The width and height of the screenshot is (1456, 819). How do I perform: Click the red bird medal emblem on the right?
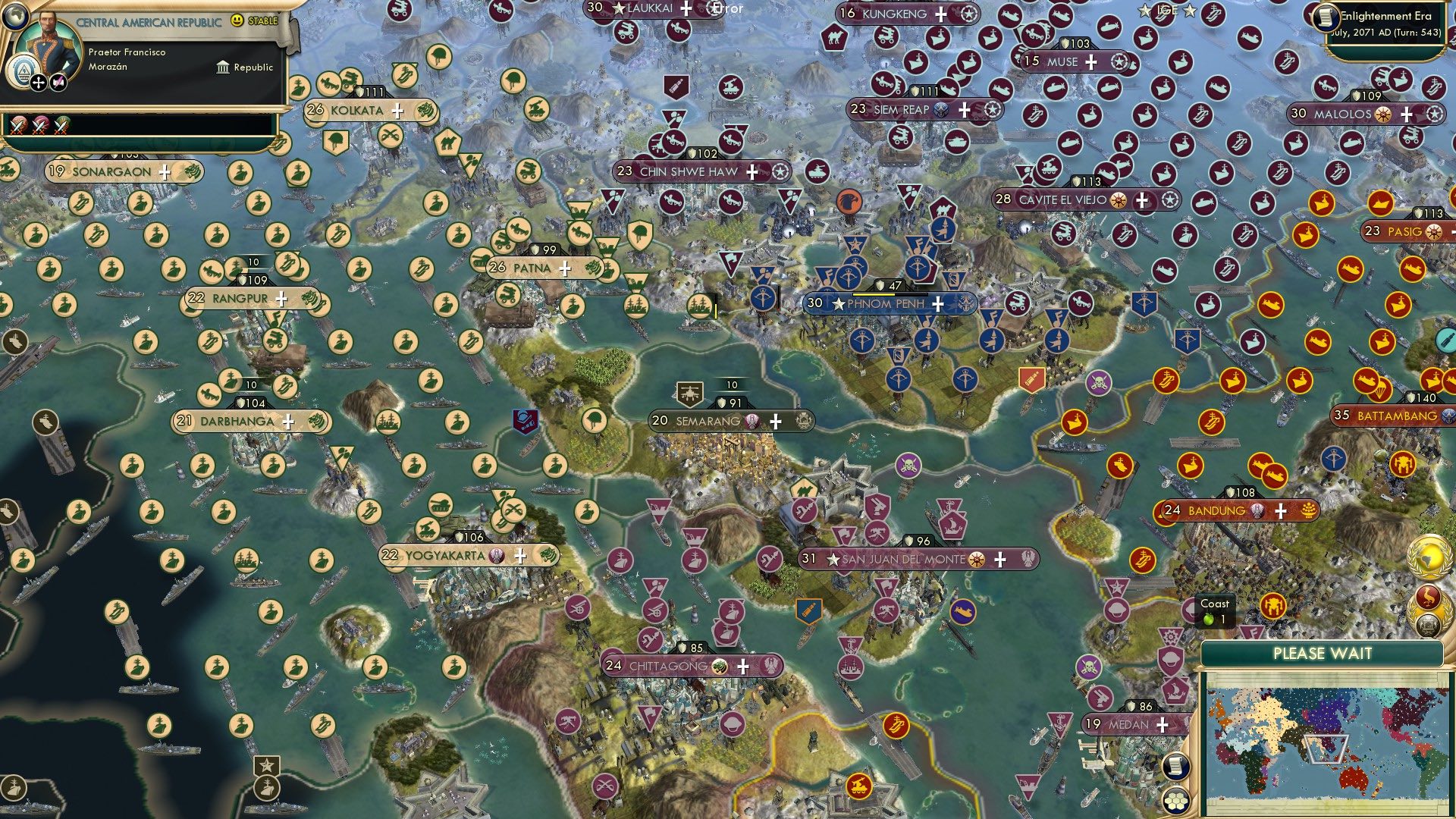click(x=1427, y=596)
